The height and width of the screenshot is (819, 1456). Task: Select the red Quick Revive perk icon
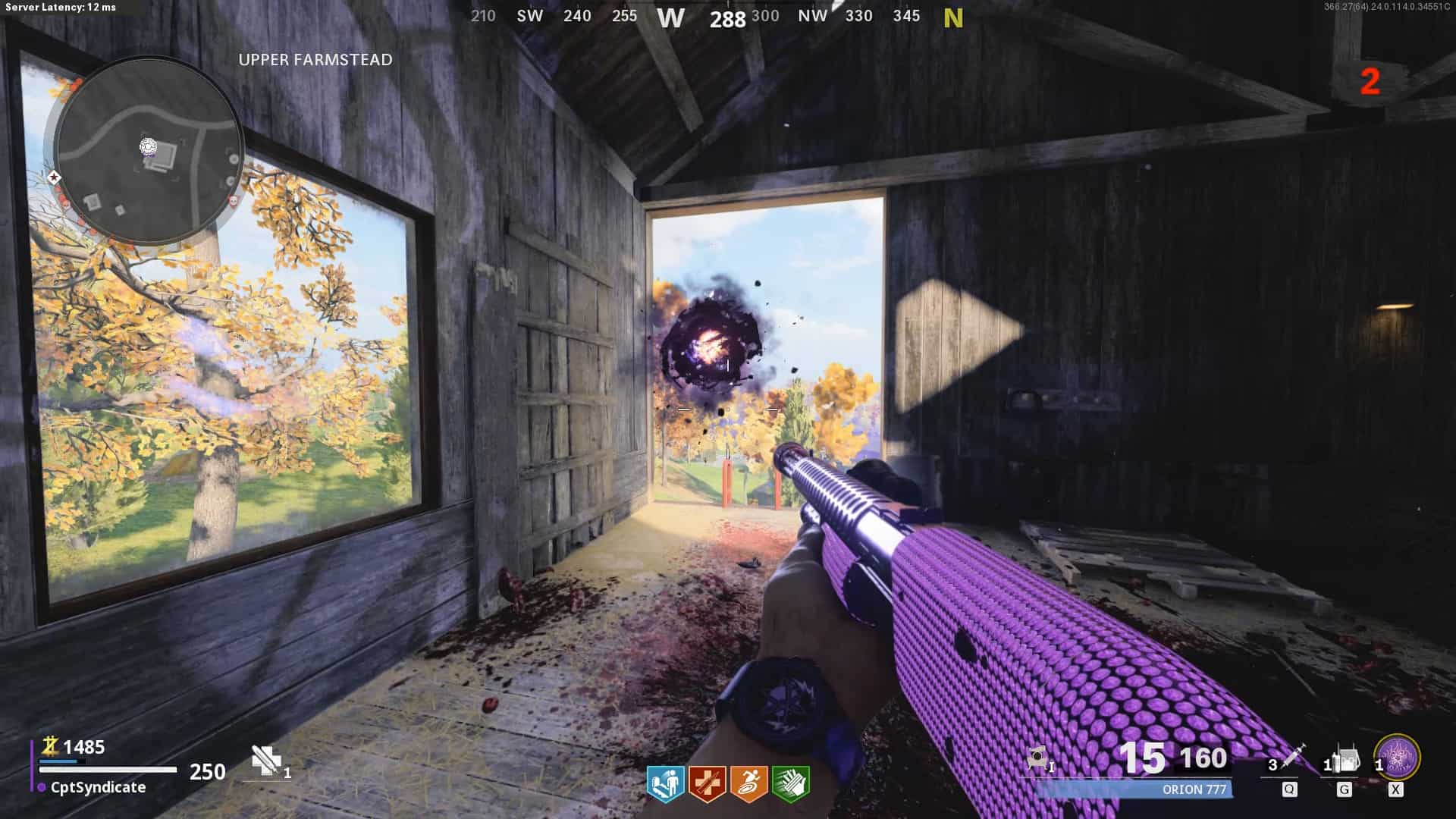tap(707, 783)
